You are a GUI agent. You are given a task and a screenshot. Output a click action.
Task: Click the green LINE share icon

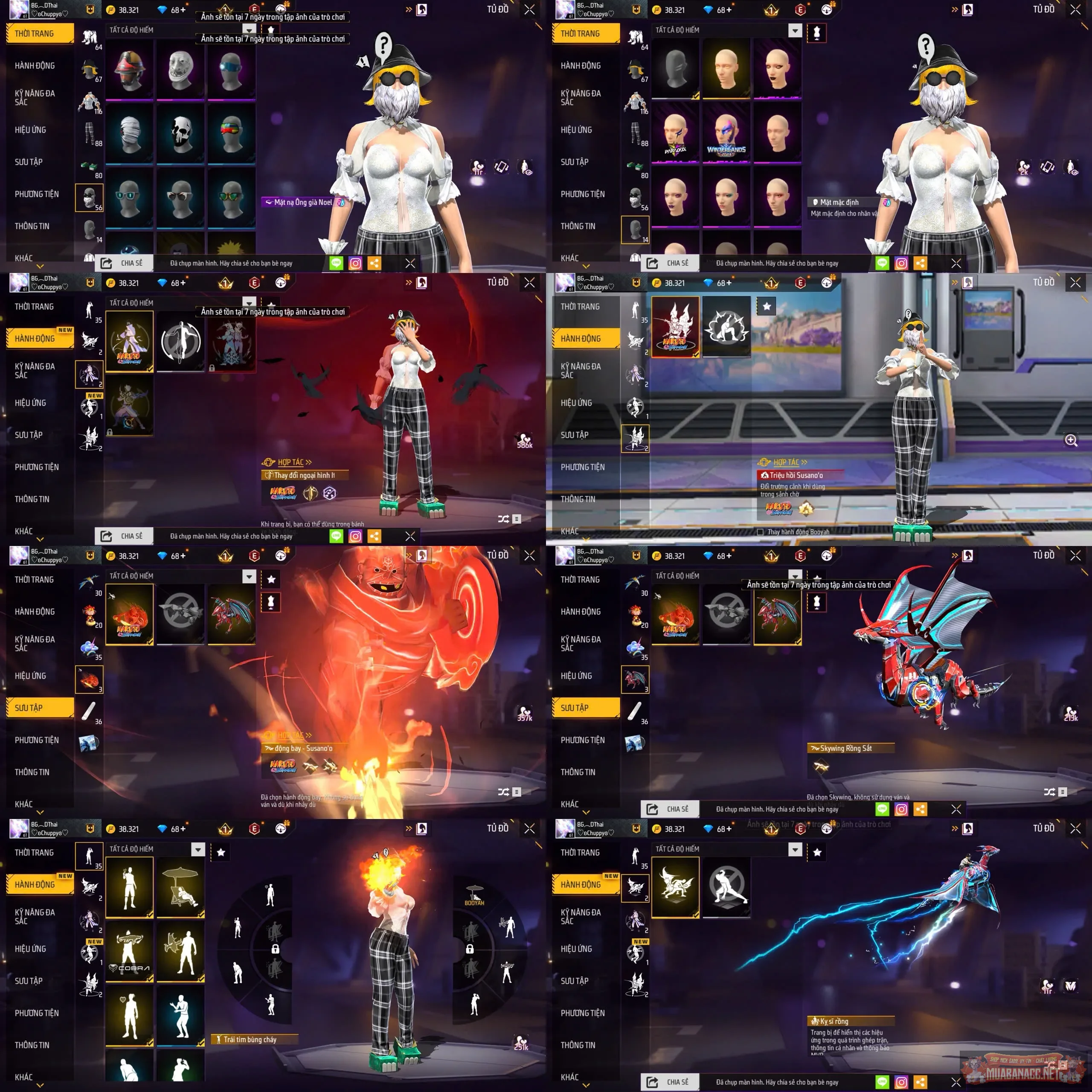335,262
